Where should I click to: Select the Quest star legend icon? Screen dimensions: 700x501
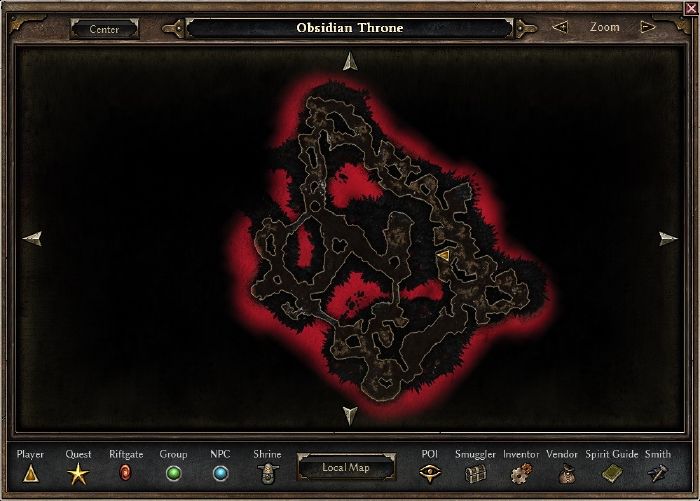coord(78,474)
